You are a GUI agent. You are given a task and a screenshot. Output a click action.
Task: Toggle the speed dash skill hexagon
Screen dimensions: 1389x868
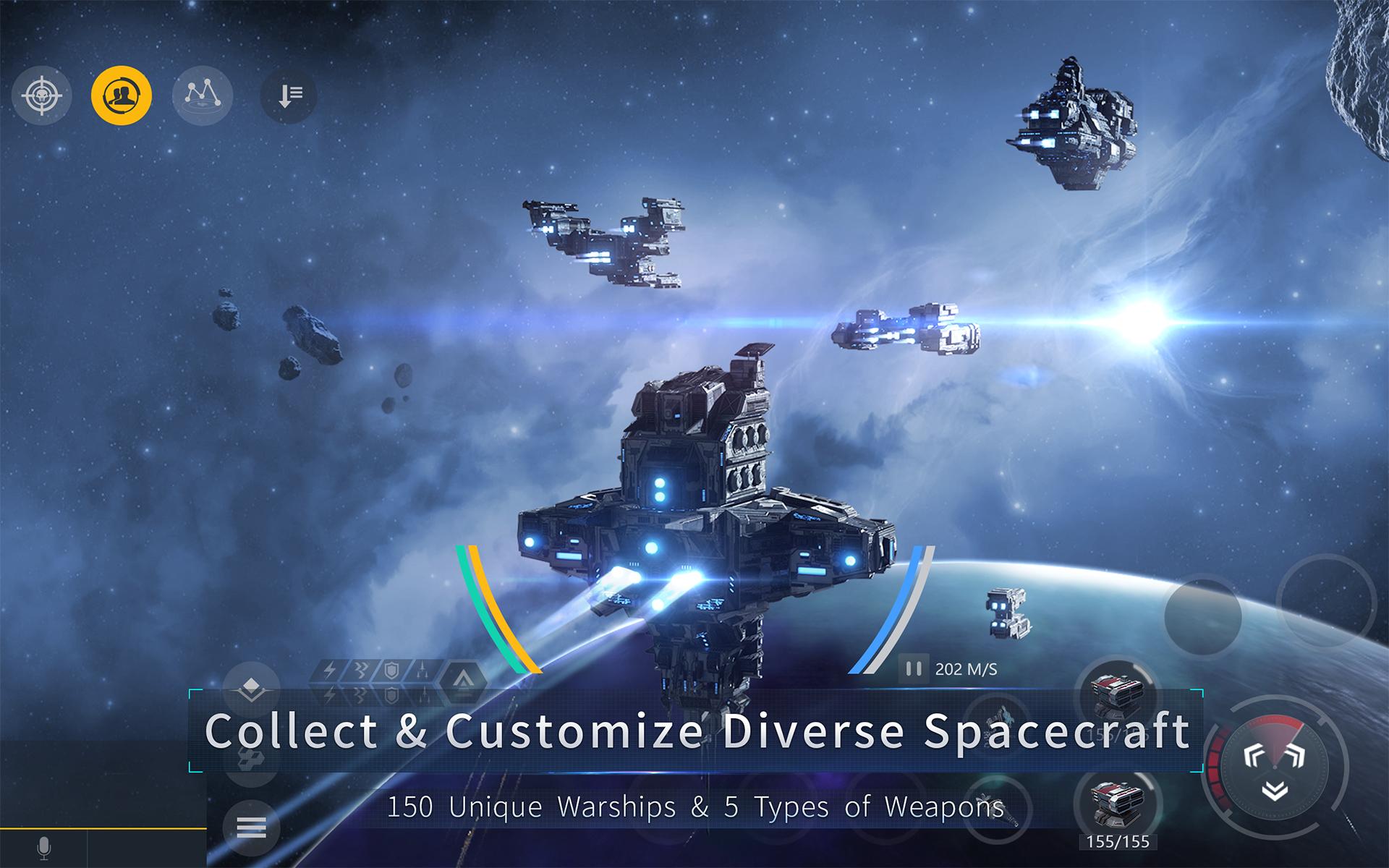(x=361, y=668)
